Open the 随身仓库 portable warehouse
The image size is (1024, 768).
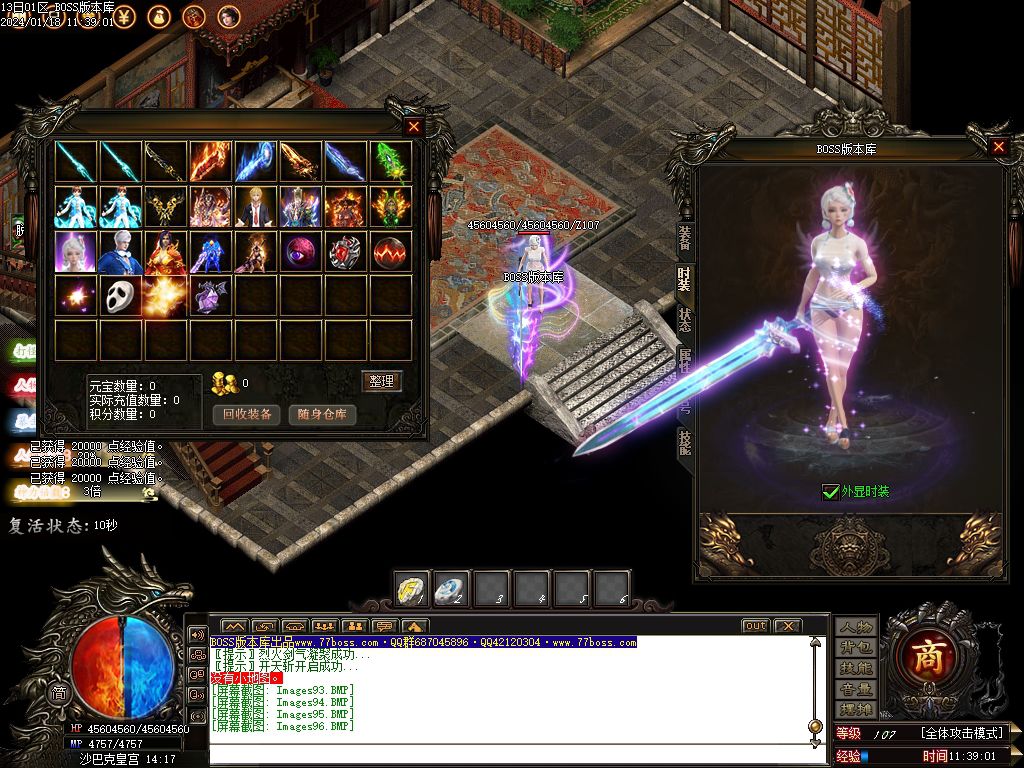pyautogui.click(x=322, y=414)
